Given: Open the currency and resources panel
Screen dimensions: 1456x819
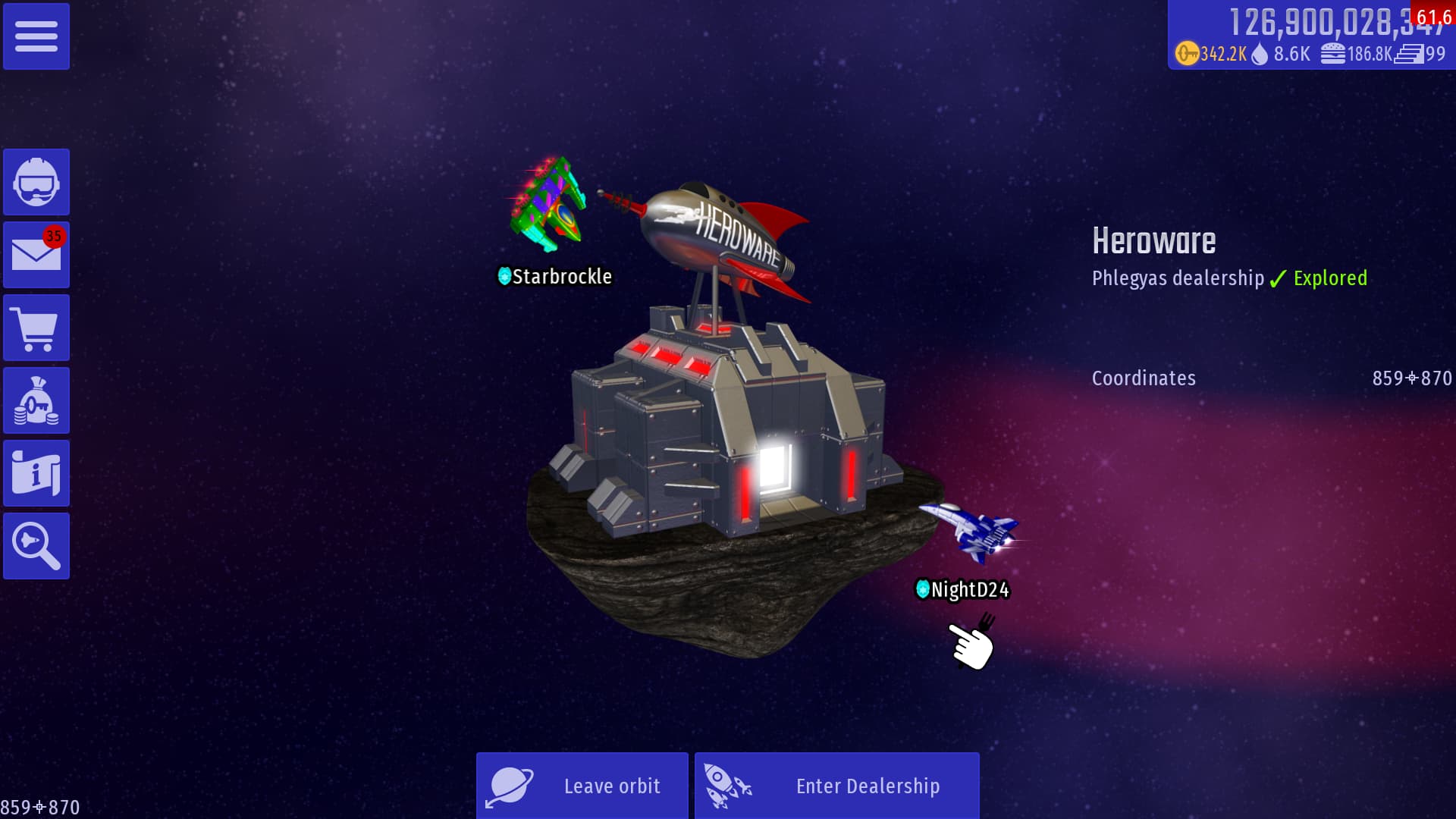Looking at the screenshot, I should pyautogui.click(x=1310, y=36).
